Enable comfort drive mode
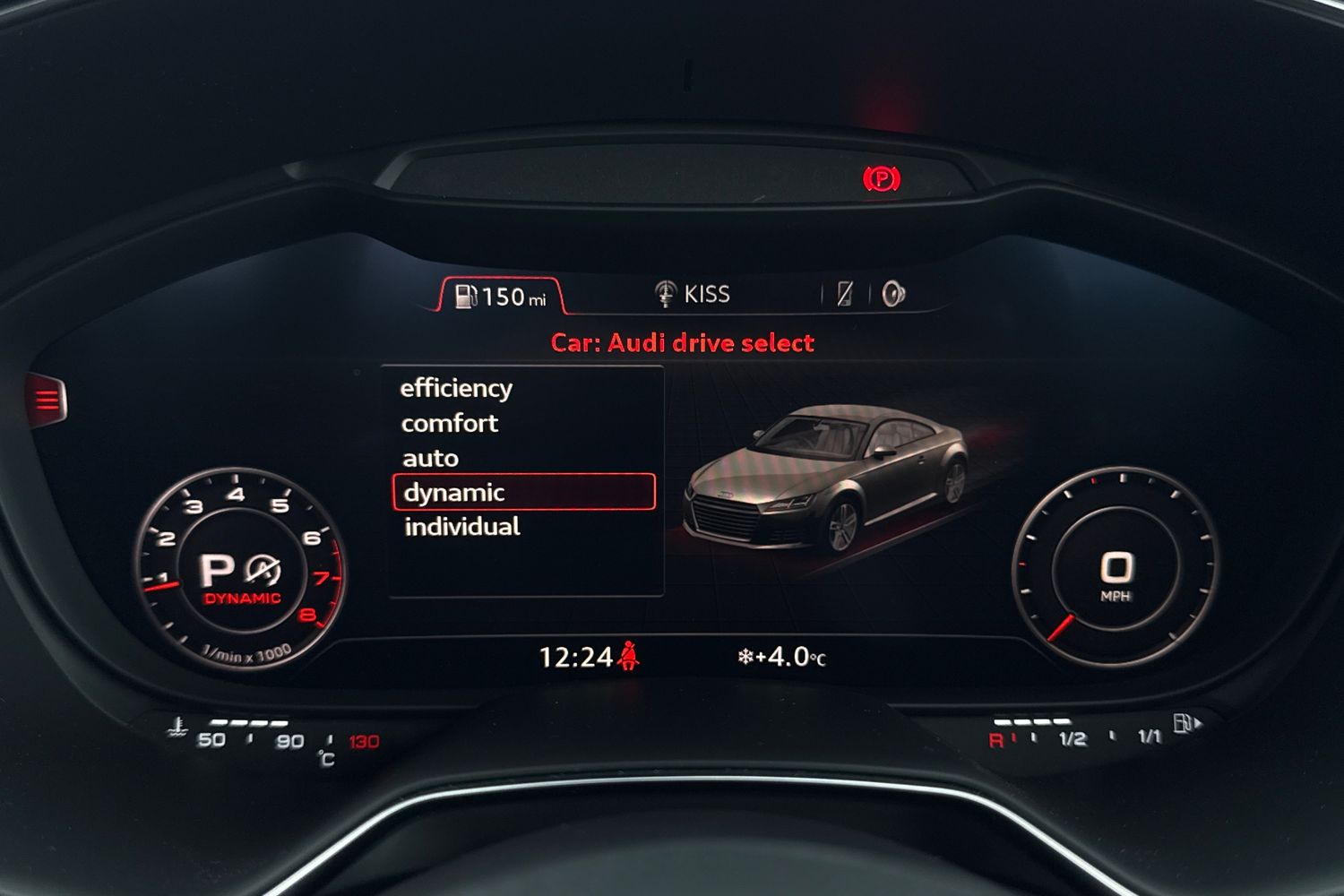The image size is (1344, 896). [x=451, y=423]
